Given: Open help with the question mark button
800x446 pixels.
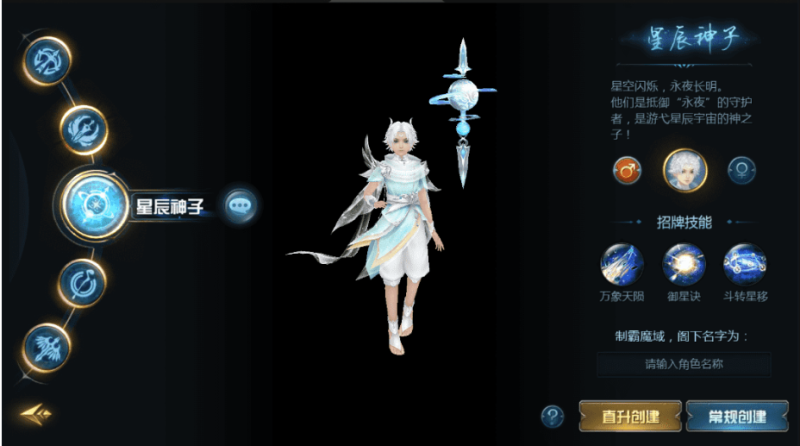Looking at the screenshot, I should click(552, 416).
